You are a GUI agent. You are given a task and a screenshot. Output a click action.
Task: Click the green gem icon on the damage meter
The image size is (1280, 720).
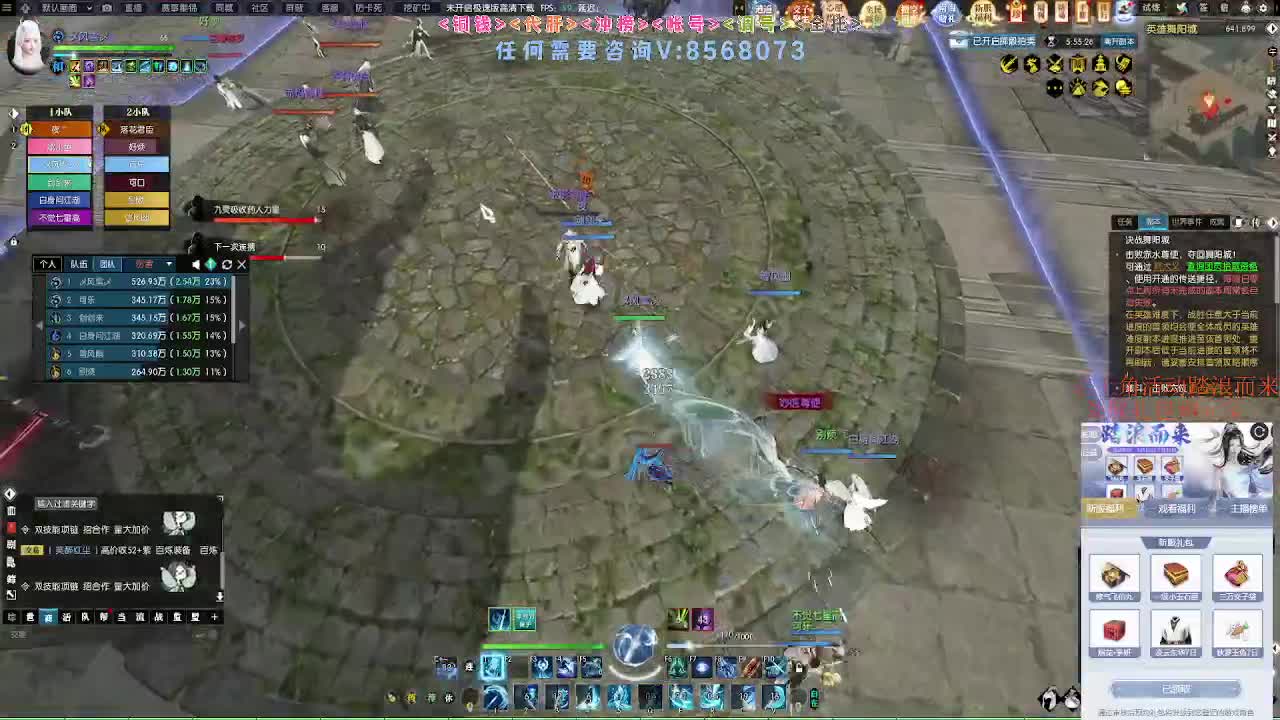point(212,265)
